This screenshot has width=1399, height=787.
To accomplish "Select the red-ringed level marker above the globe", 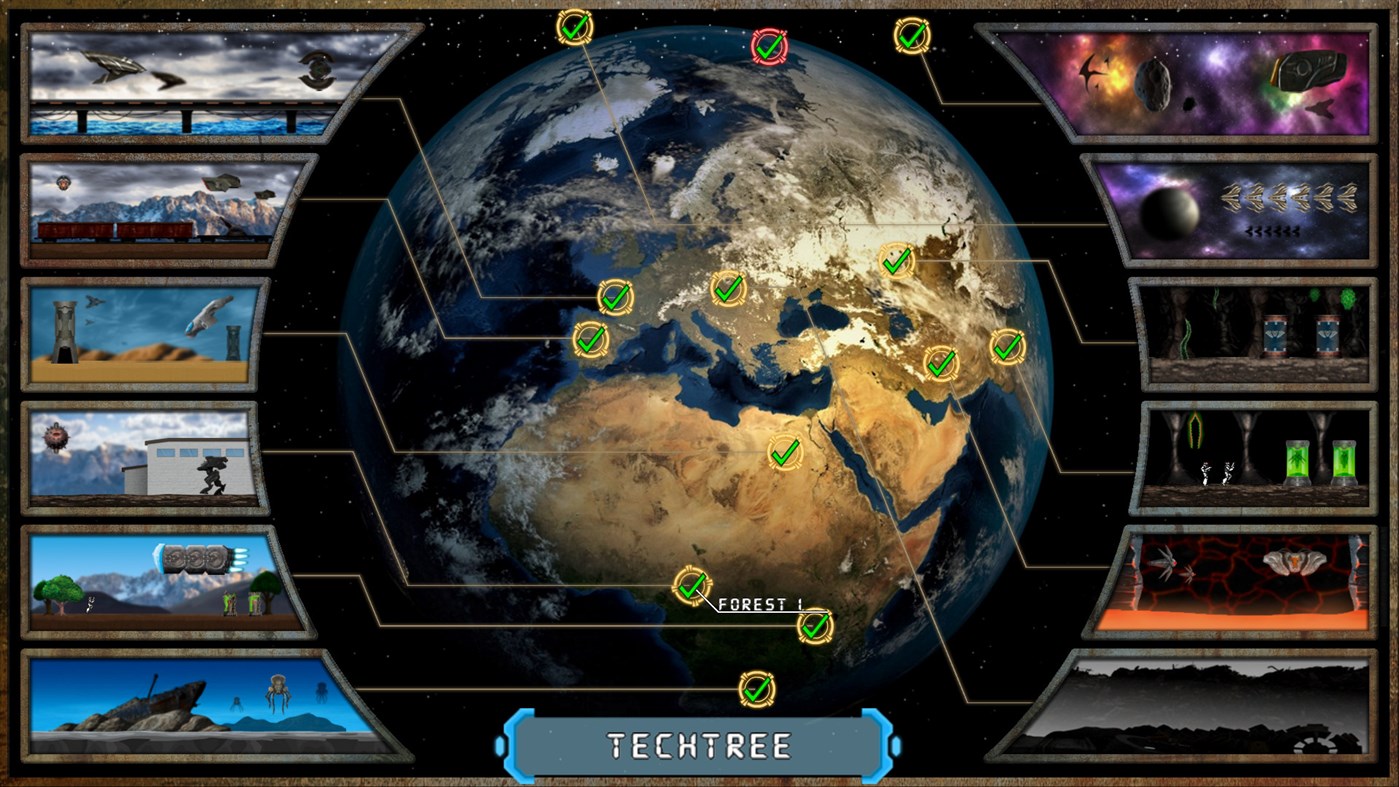I will pyautogui.click(x=767, y=45).
